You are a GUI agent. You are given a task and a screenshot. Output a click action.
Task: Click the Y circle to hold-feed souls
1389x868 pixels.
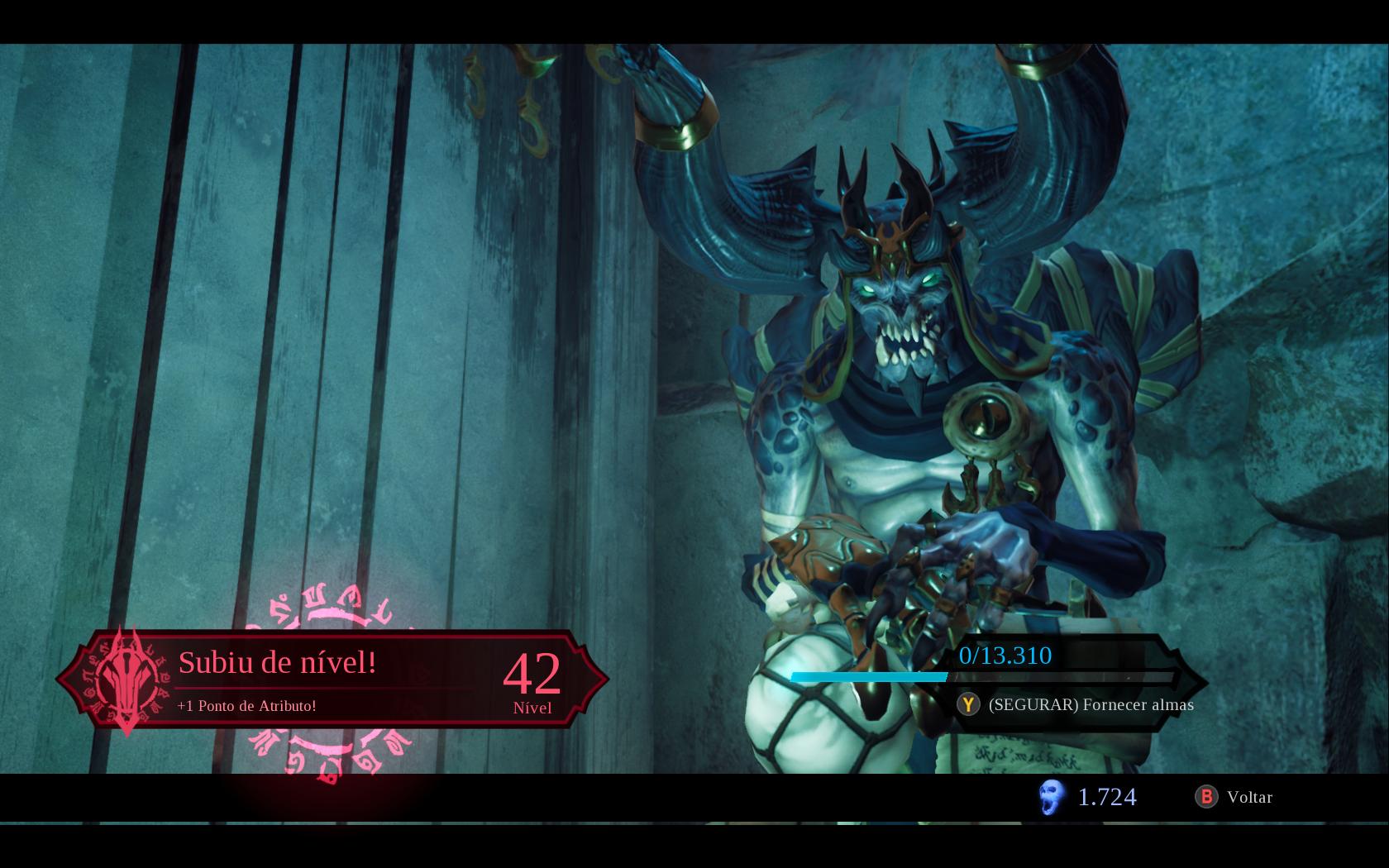coord(967,705)
